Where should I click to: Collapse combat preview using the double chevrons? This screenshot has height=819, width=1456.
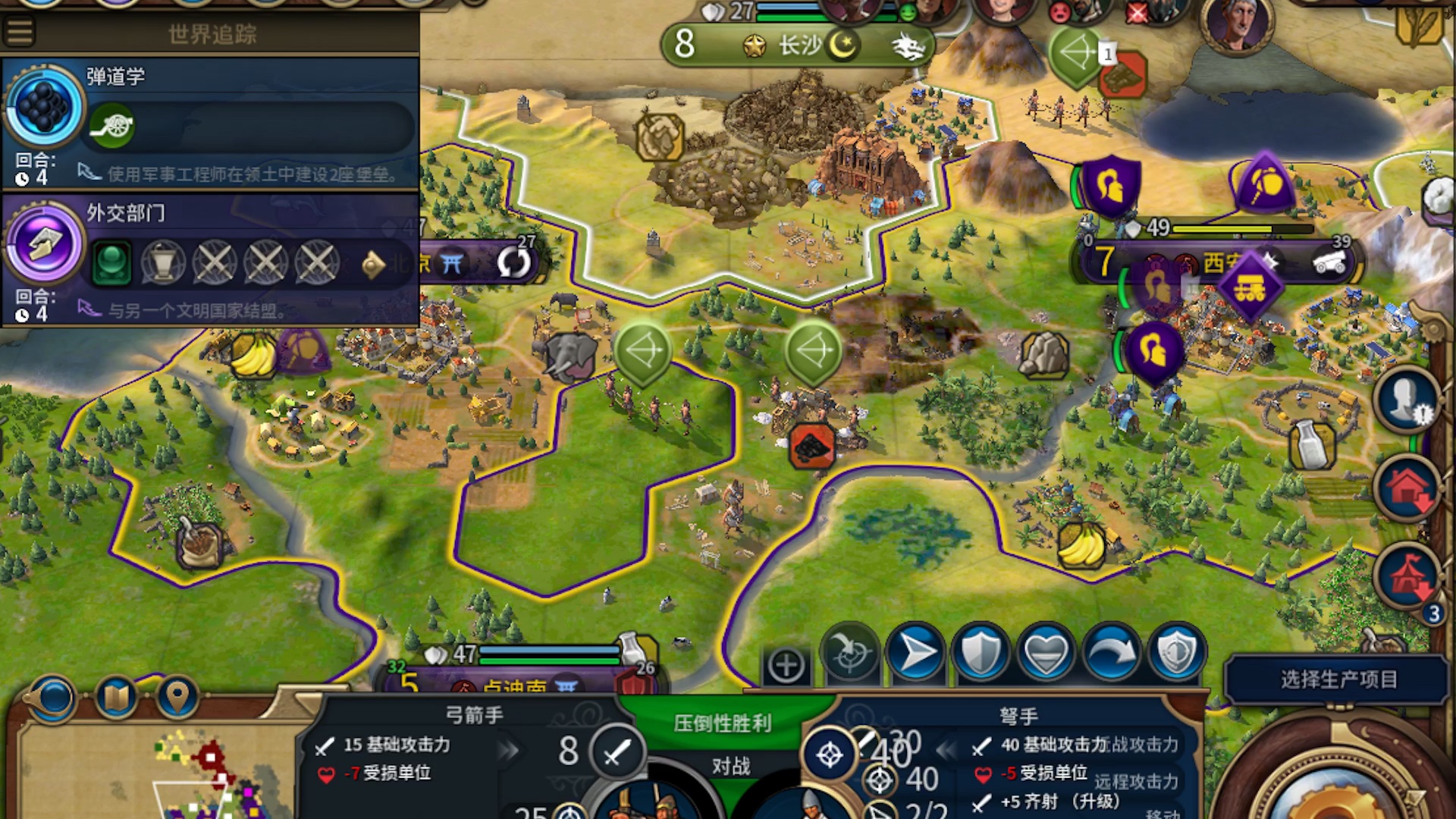click(x=946, y=751)
